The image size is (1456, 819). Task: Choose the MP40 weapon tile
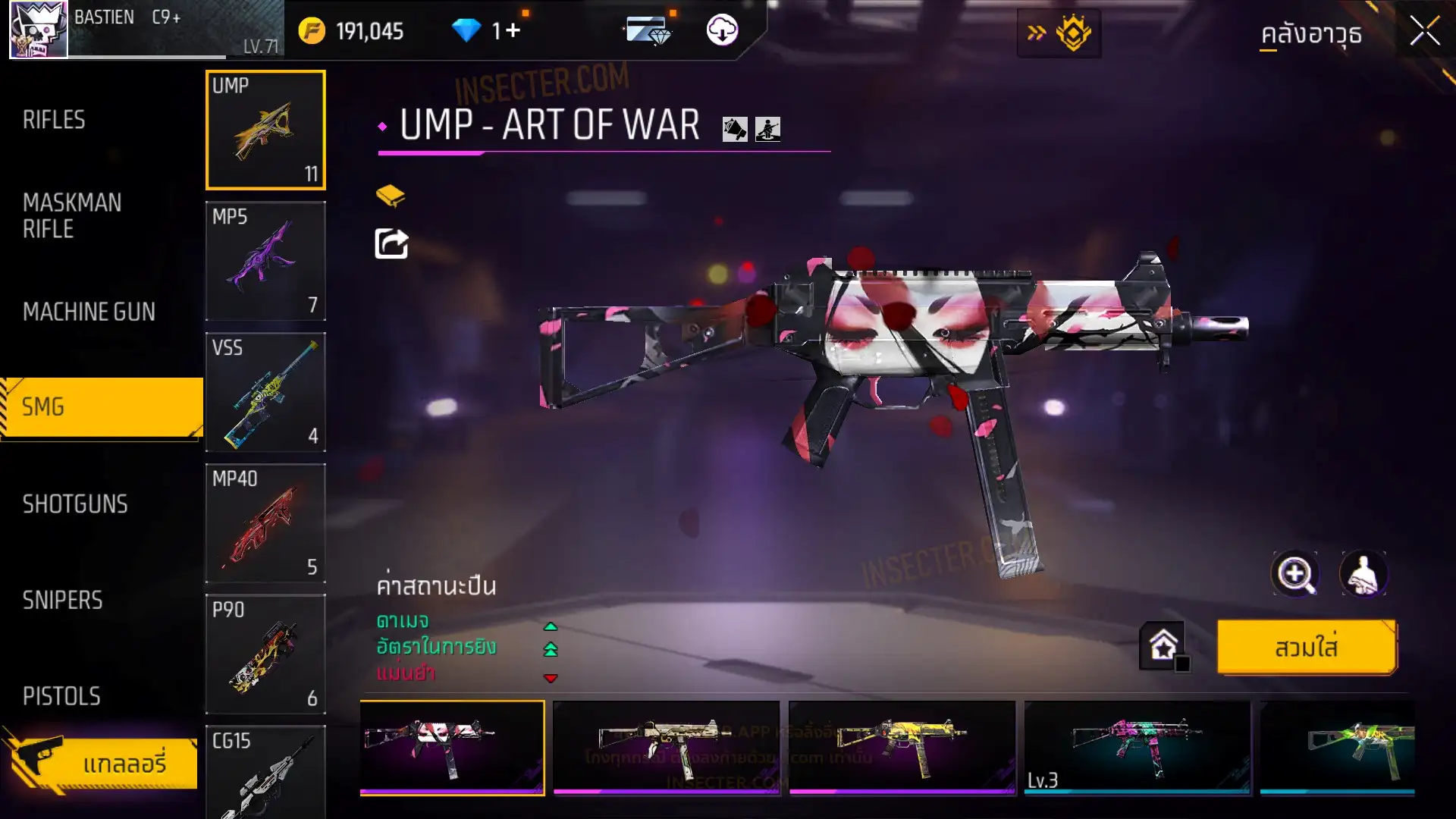point(265,523)
